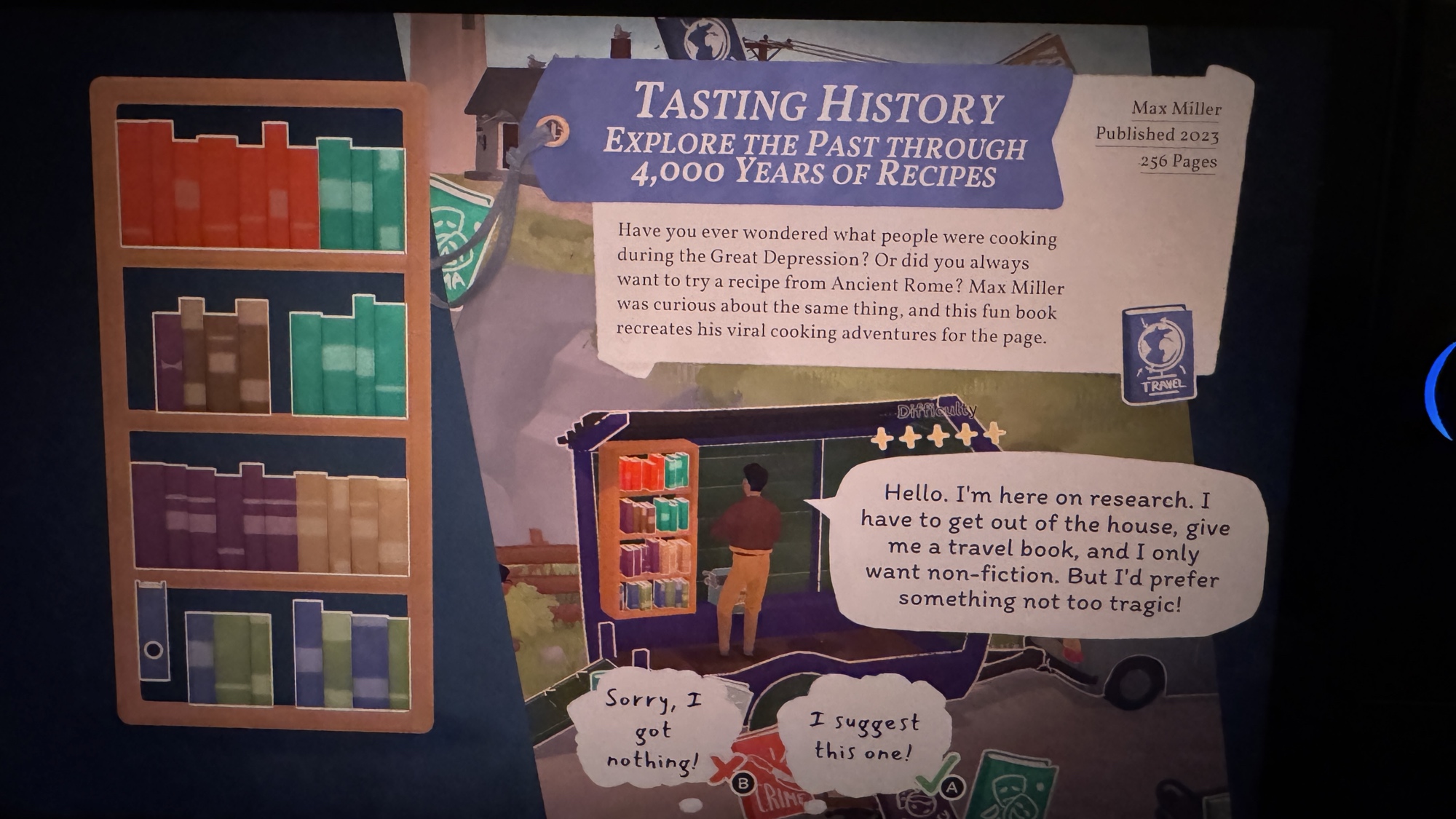Decline with "Sorry, I got nothing!"
The height and width of the screenshot is (819, 1456).
point(652,730)
